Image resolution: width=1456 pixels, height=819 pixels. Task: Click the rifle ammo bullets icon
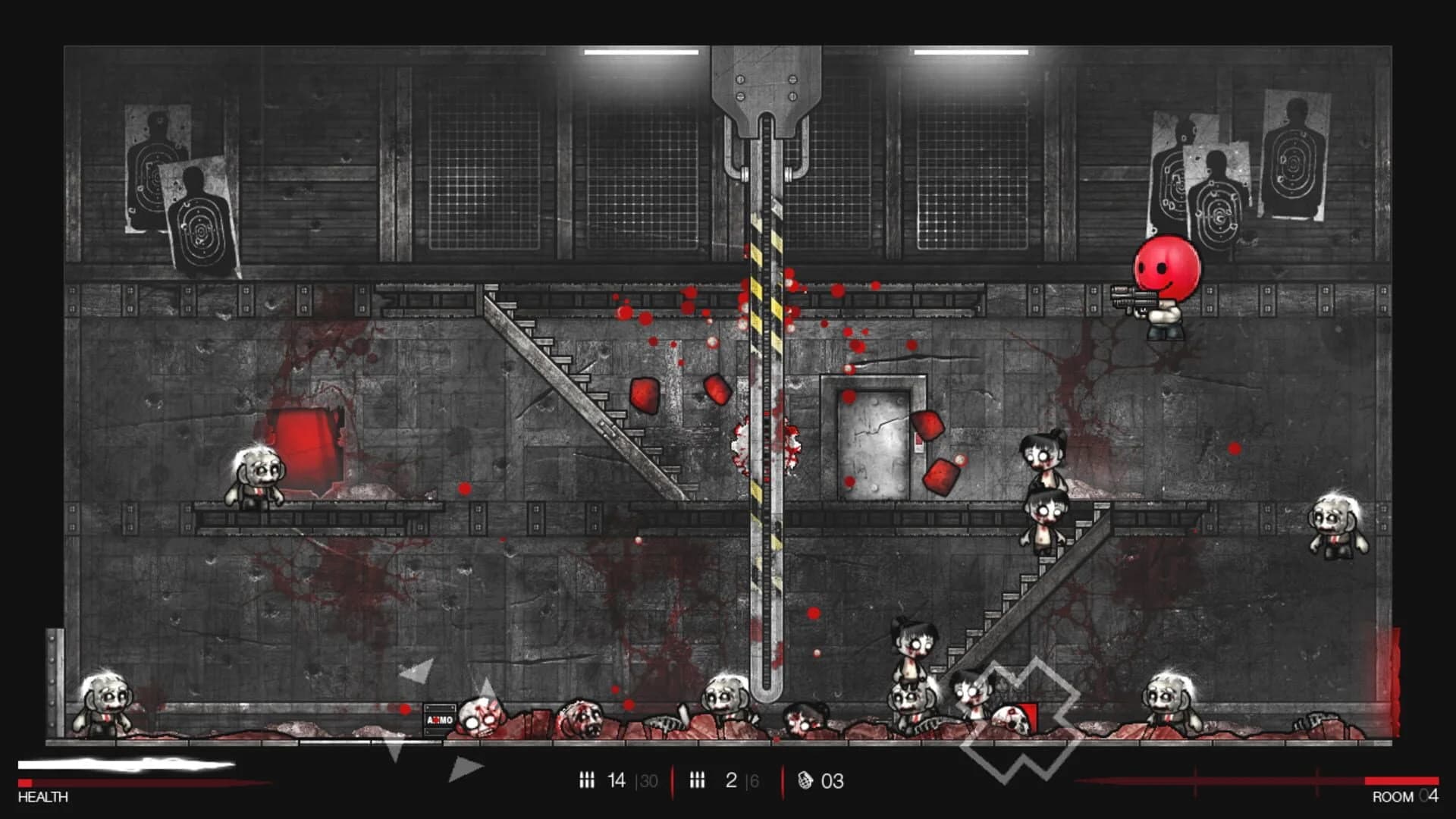[587, 780]
